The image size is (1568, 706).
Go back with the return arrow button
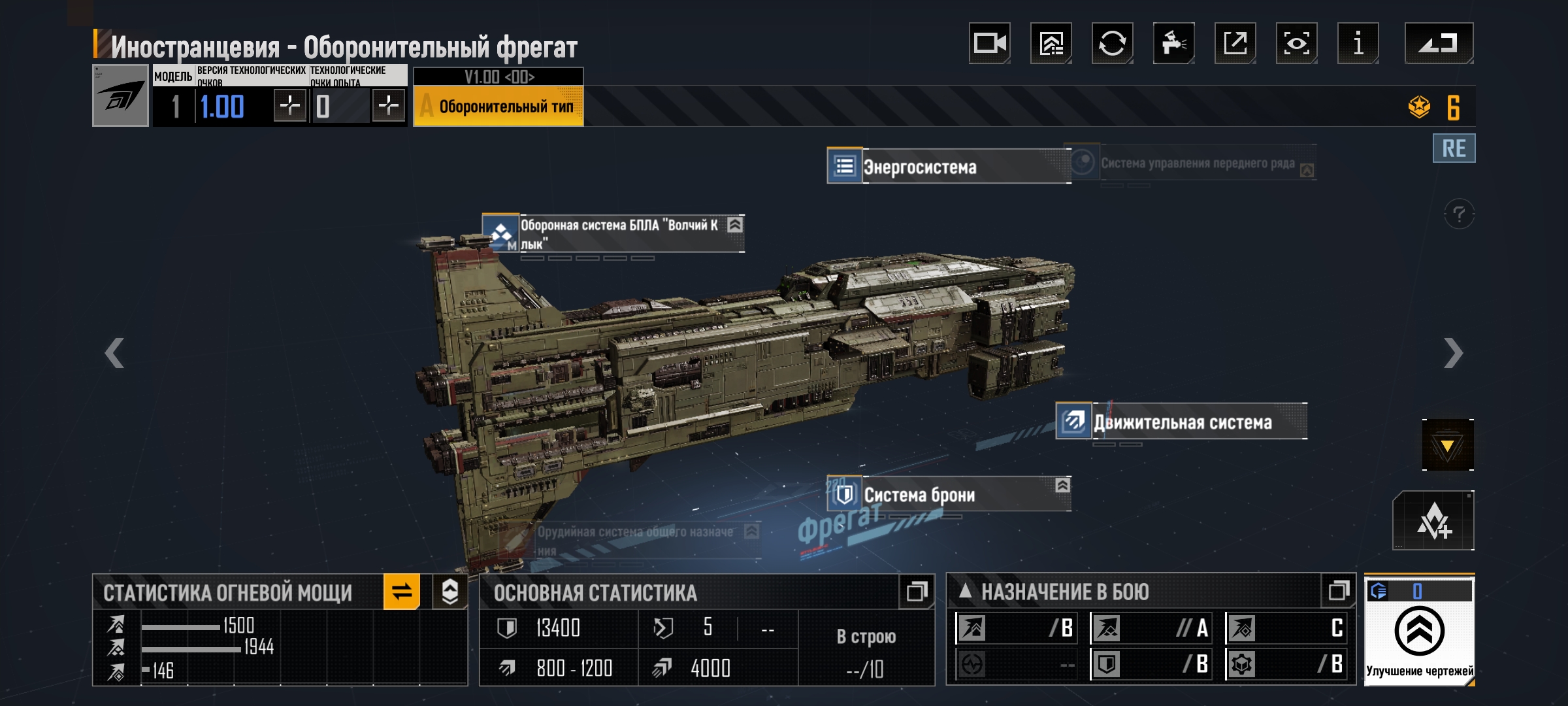(1439, 43)
